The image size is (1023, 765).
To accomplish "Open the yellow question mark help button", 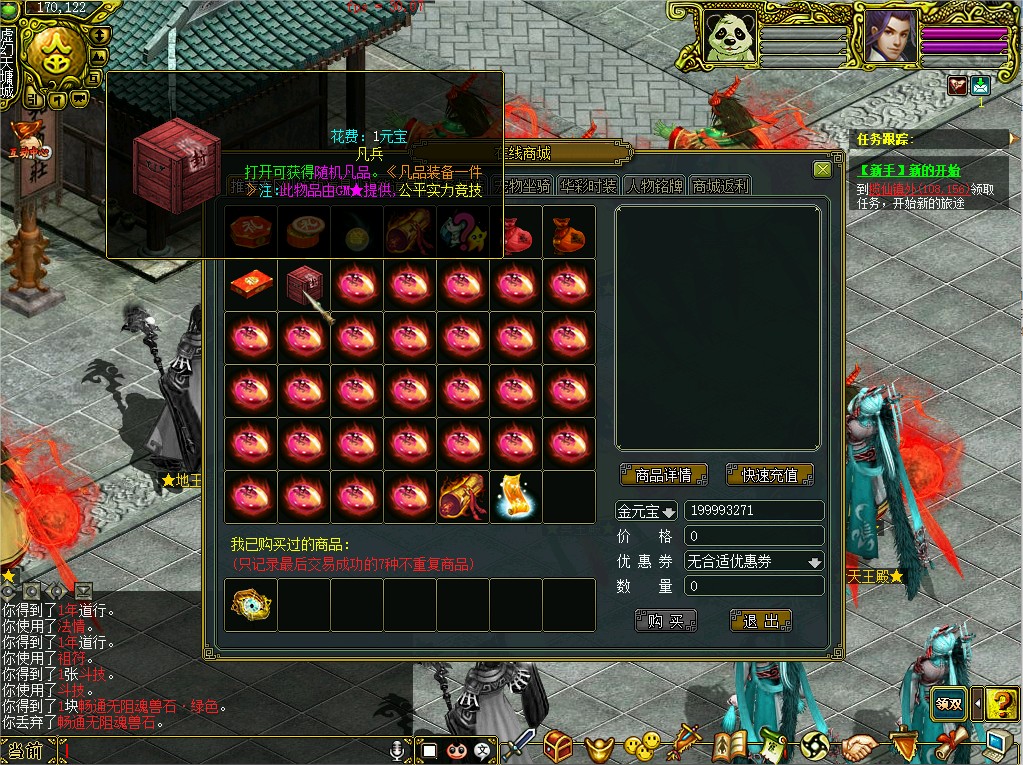I will 1001,704.
